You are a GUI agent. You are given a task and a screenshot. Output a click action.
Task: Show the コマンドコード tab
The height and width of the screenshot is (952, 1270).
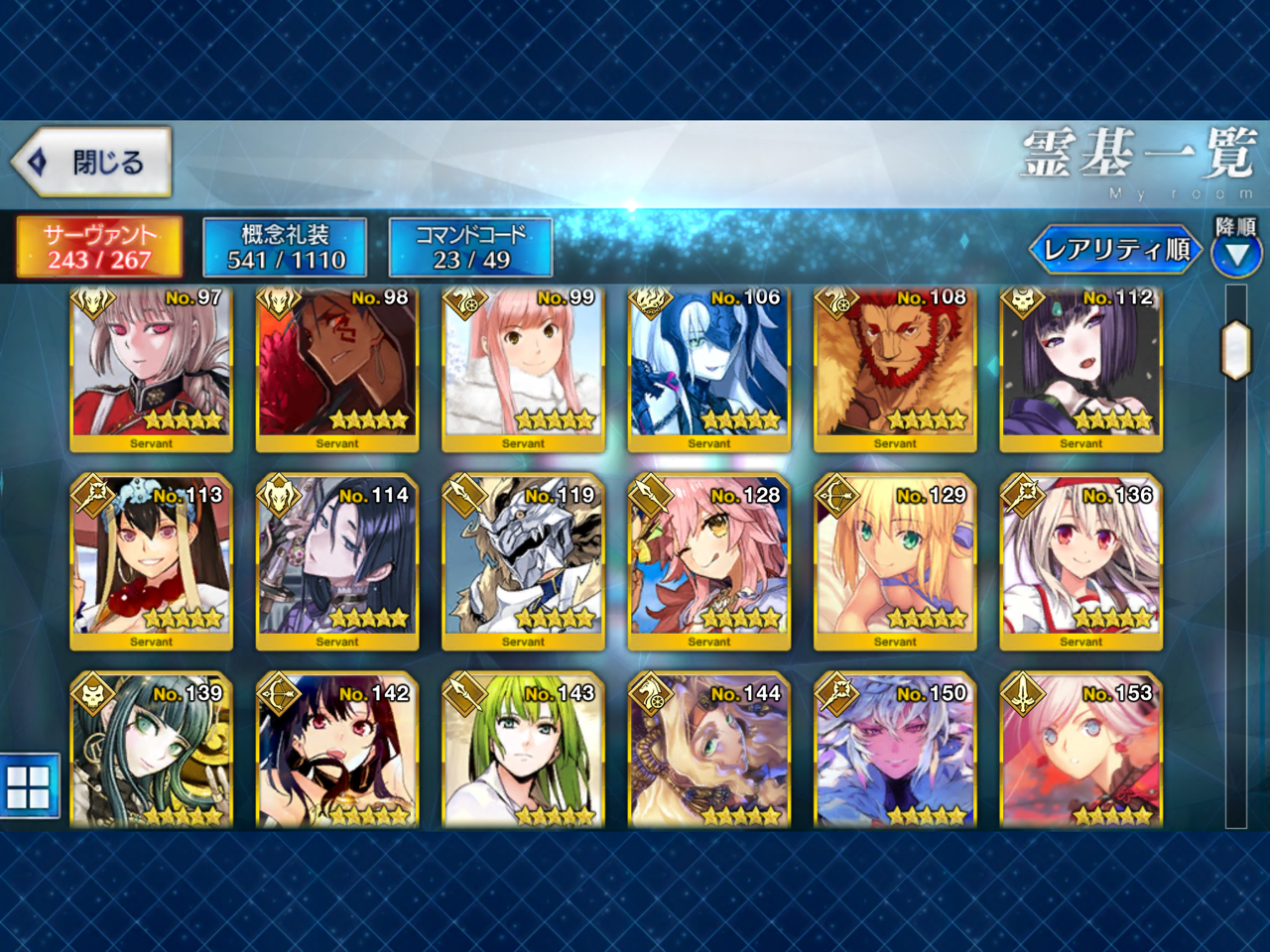click(x=470, y=247)
